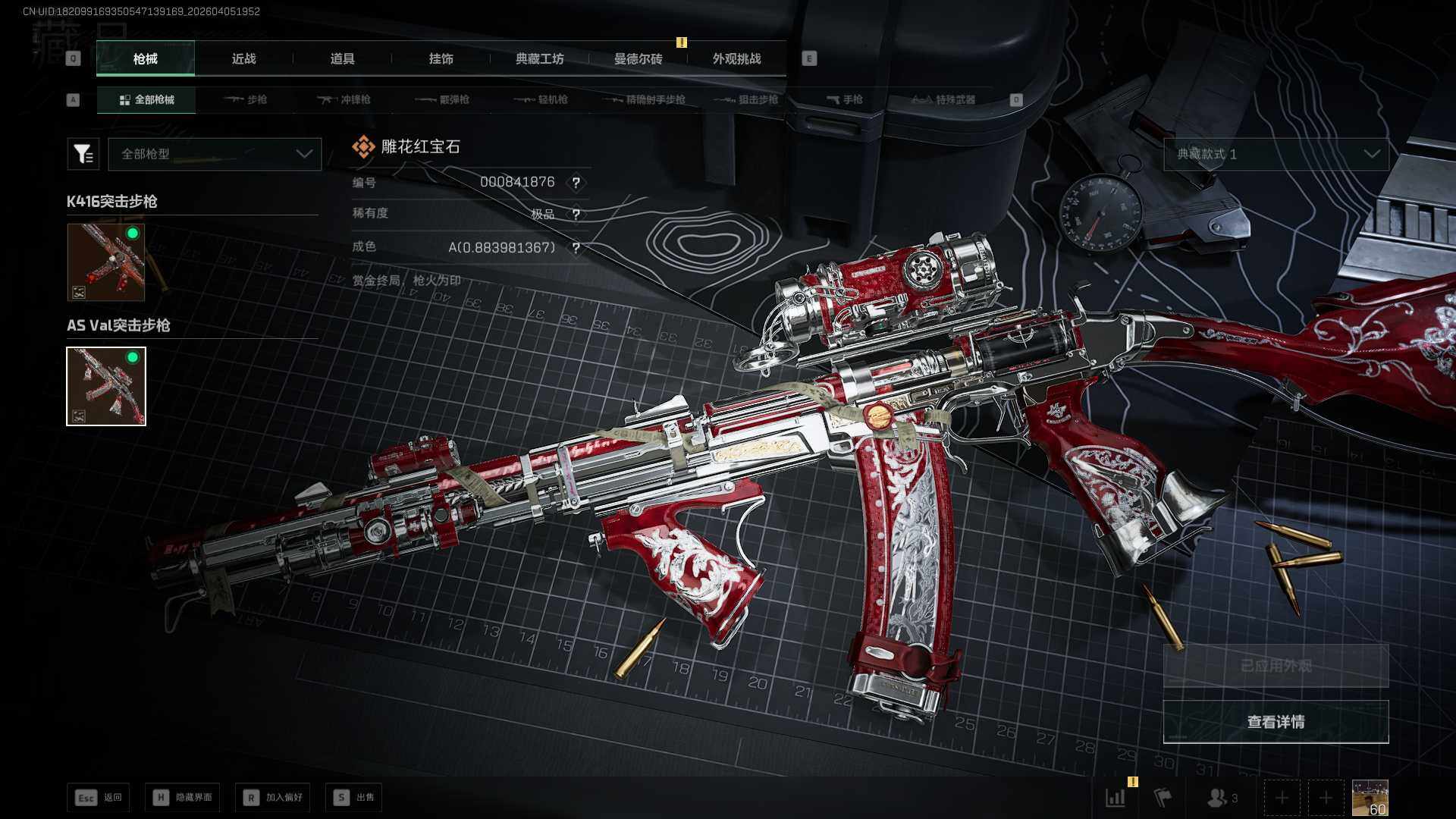
Task: Open the friends list icon
Action: coord(1221,798)
